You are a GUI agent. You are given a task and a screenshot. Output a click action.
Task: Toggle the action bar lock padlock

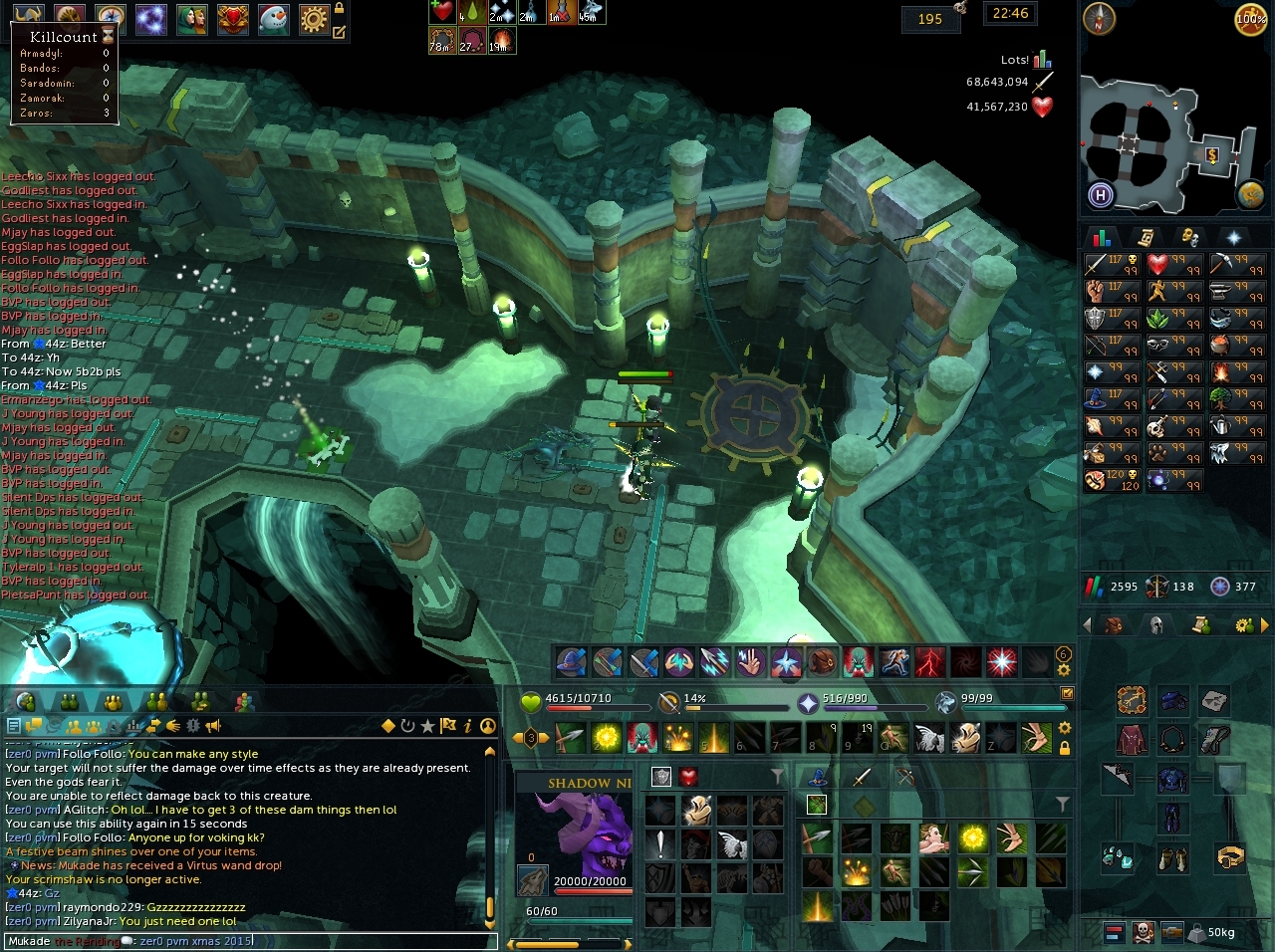(x=1065, y=748)
